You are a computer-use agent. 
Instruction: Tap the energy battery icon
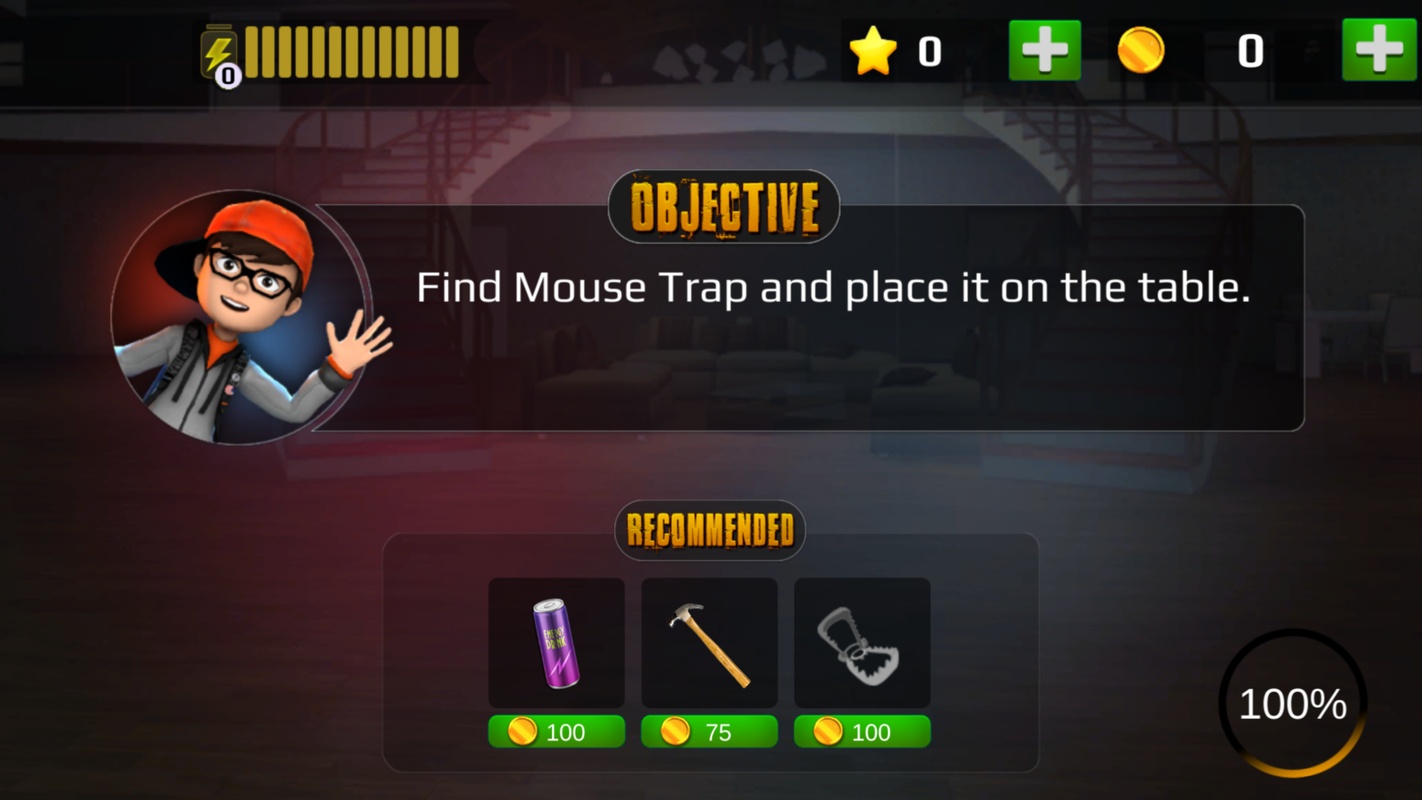point(219,54)
